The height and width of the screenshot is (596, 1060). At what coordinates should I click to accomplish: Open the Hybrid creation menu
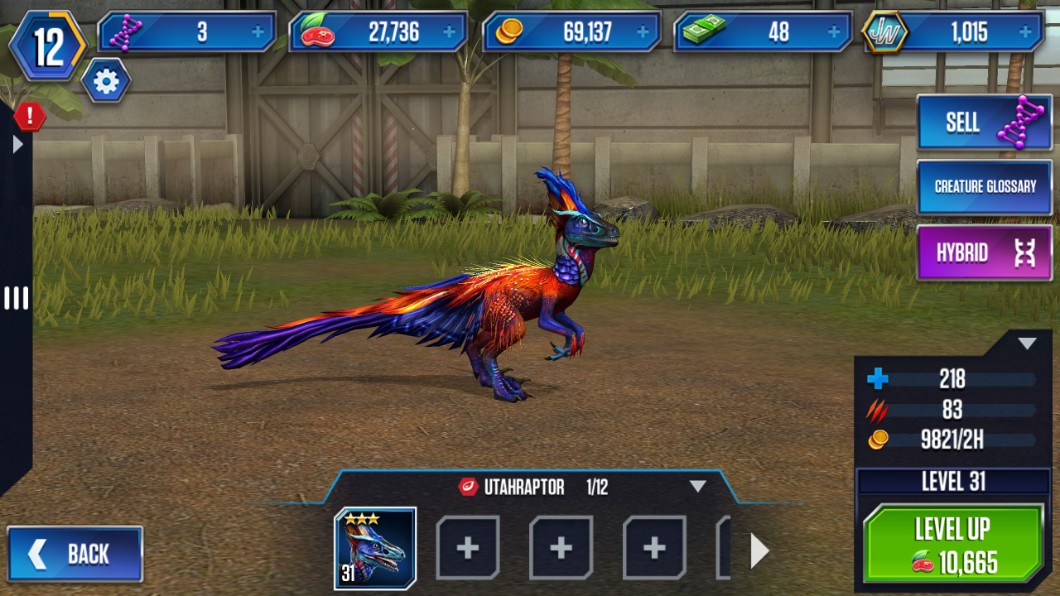click(x=984, y=253)
